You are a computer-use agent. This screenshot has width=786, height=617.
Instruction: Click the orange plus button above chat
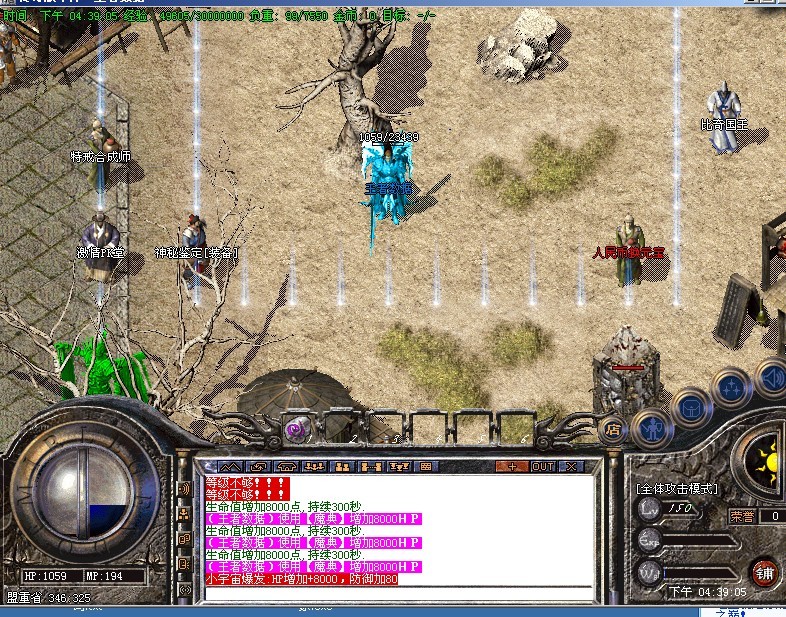pos(514,466)
